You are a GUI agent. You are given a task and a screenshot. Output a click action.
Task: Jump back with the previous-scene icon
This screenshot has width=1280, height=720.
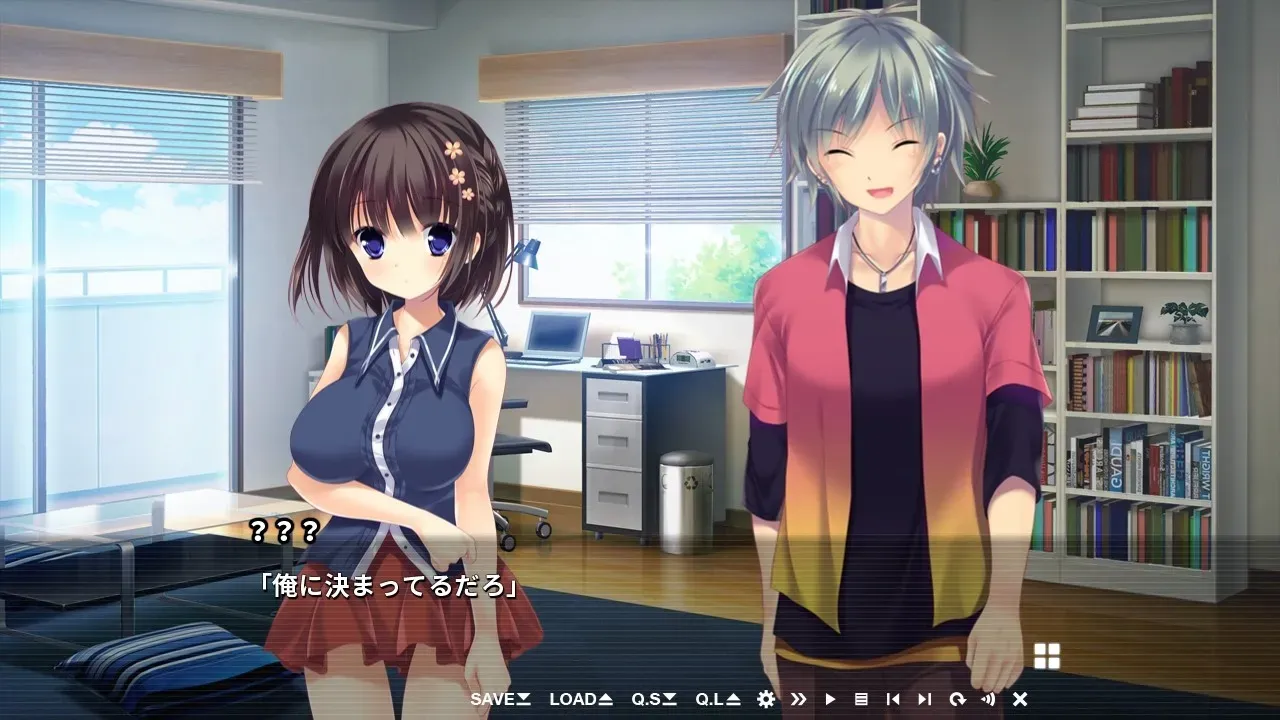tap(893, 700)
